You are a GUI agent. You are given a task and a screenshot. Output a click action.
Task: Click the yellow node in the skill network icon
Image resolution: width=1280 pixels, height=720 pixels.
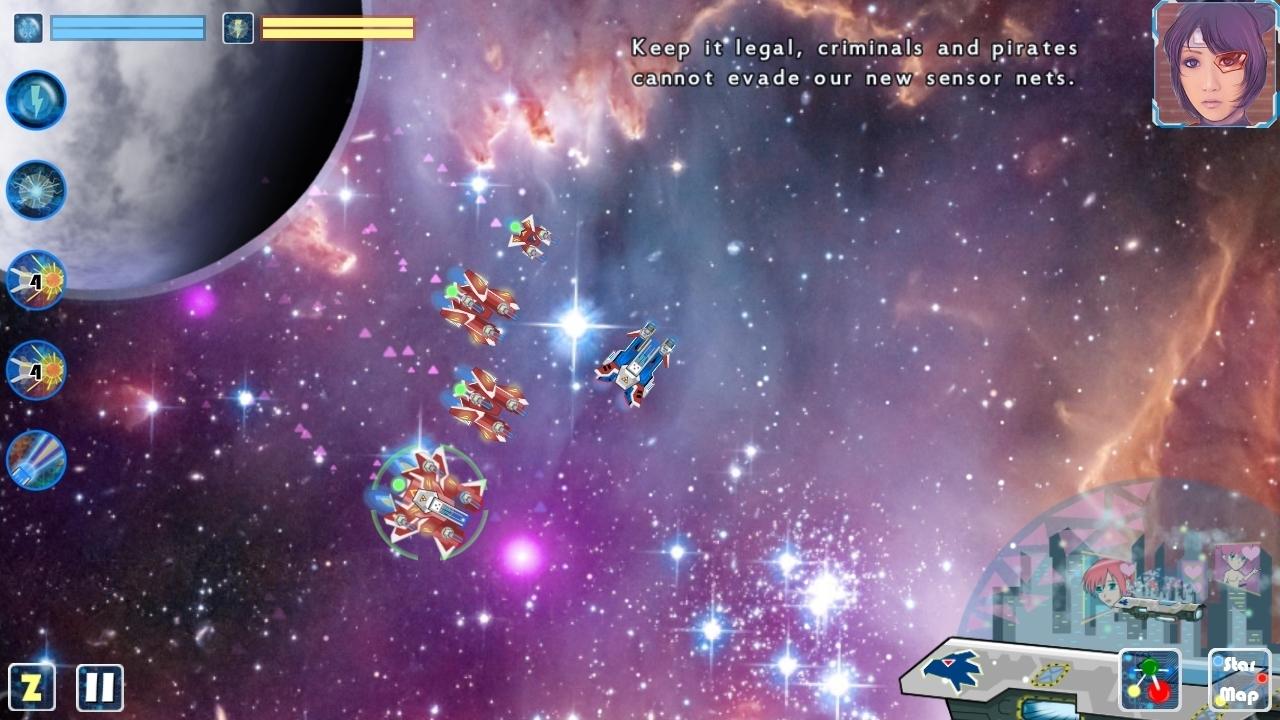(x=1134, y=690)
